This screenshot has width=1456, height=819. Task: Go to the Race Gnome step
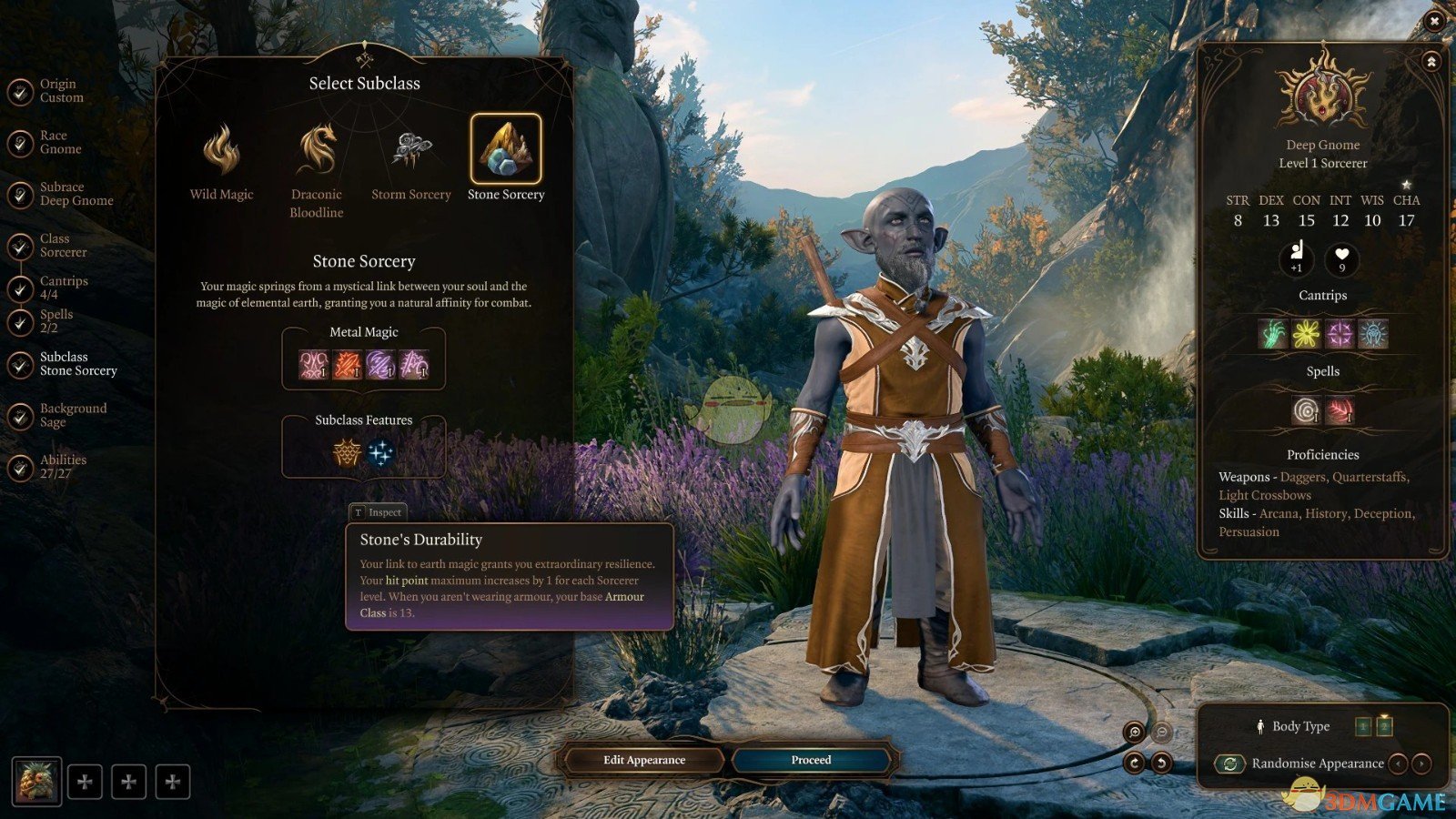coord(60,142)
